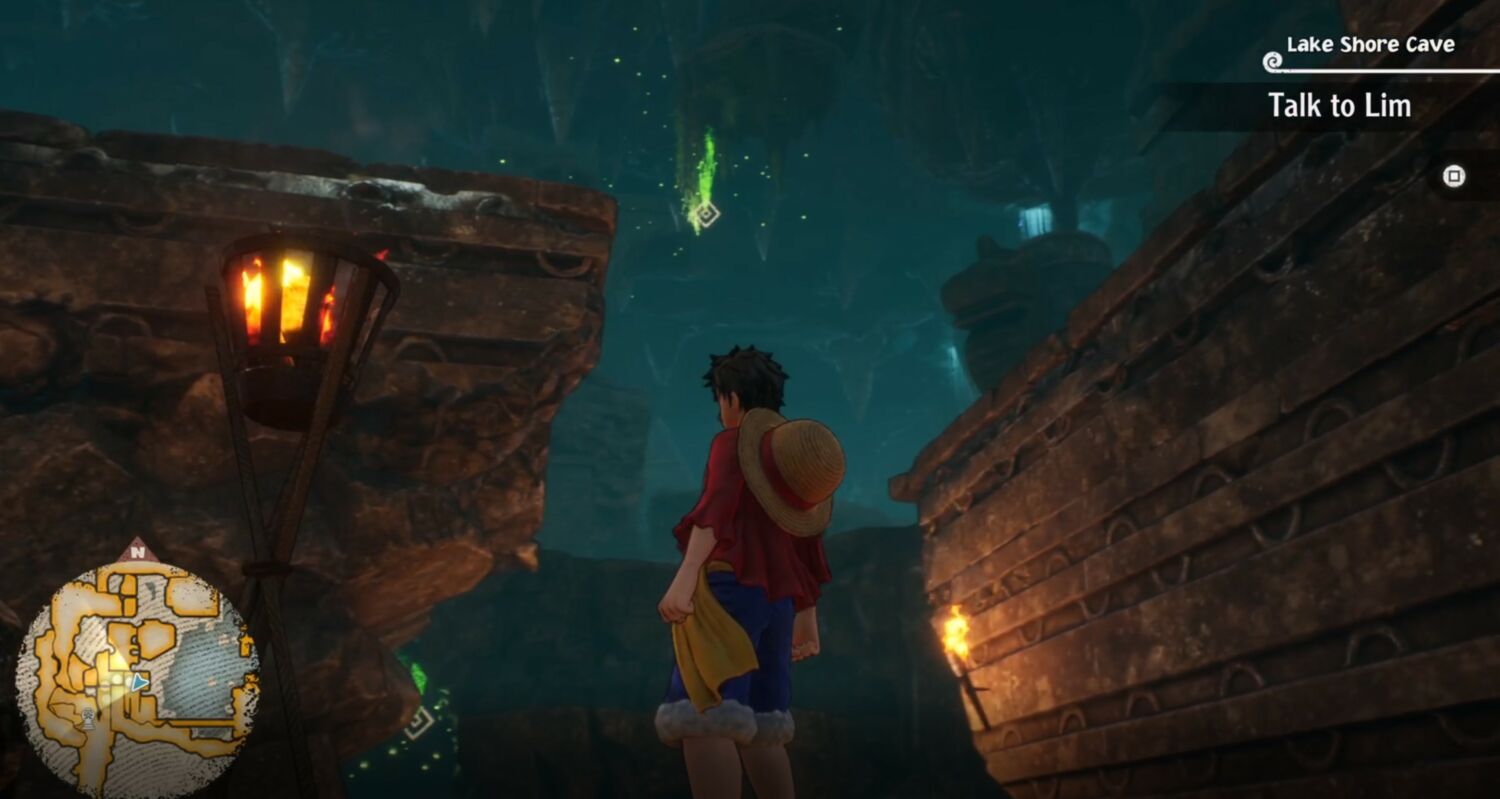Click the N compass marker on the minimap

pos(138,550)
